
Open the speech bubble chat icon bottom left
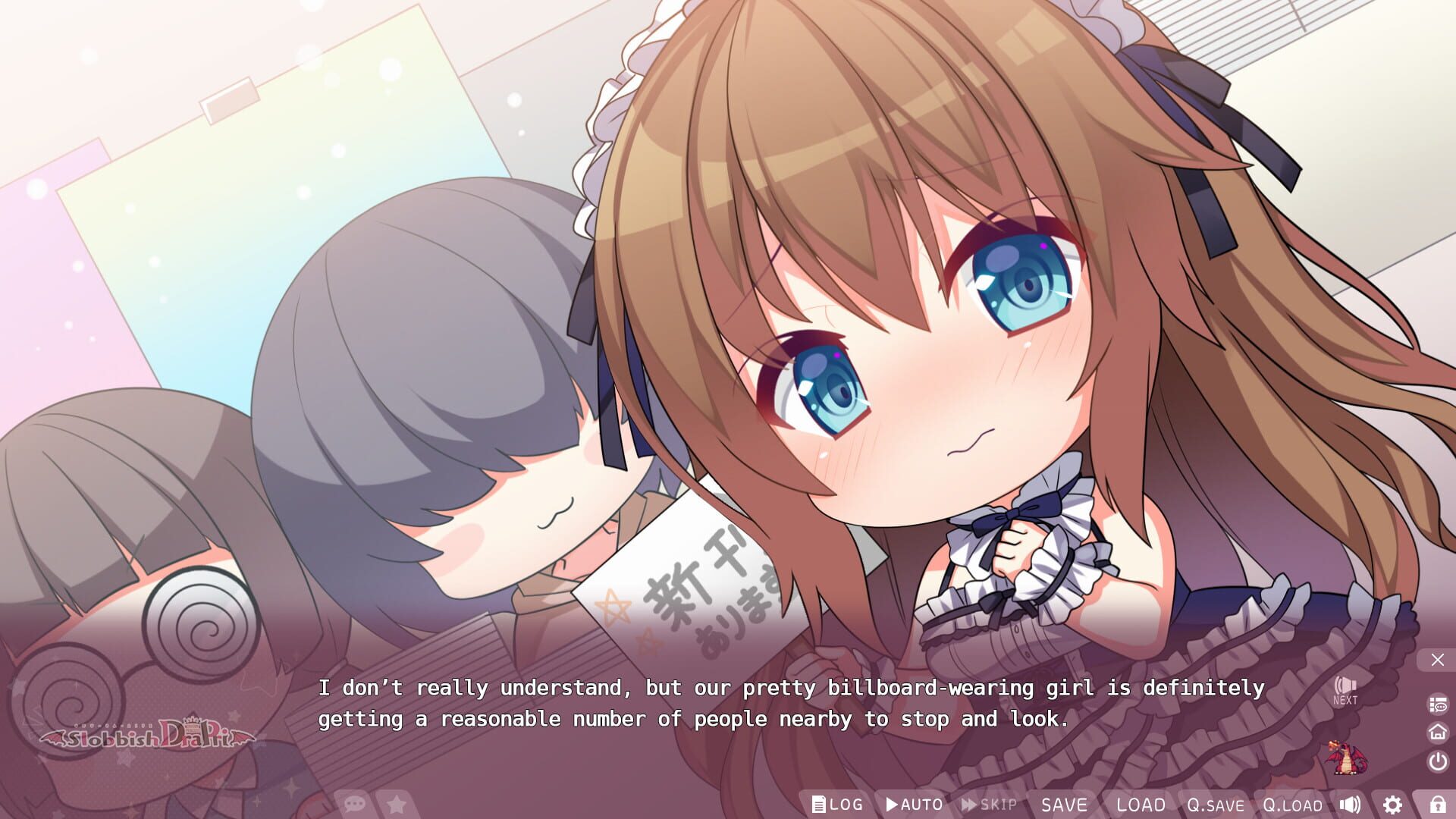click(x=354, y=805)
